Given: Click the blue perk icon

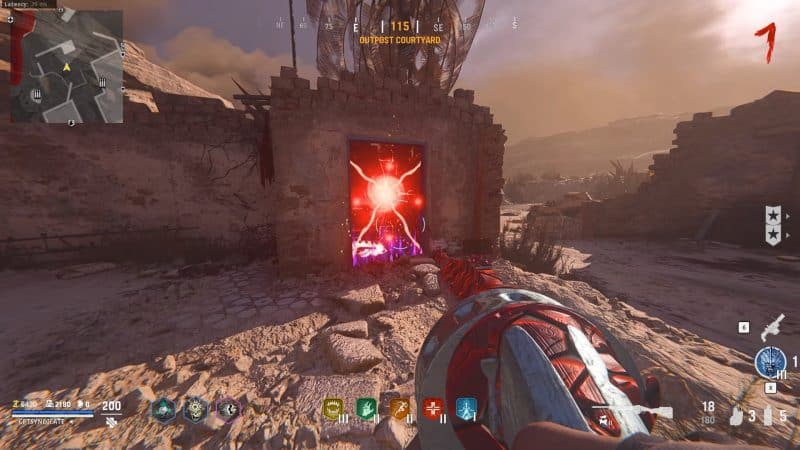Looking at the screenshot, I should (x=466, y=408).
